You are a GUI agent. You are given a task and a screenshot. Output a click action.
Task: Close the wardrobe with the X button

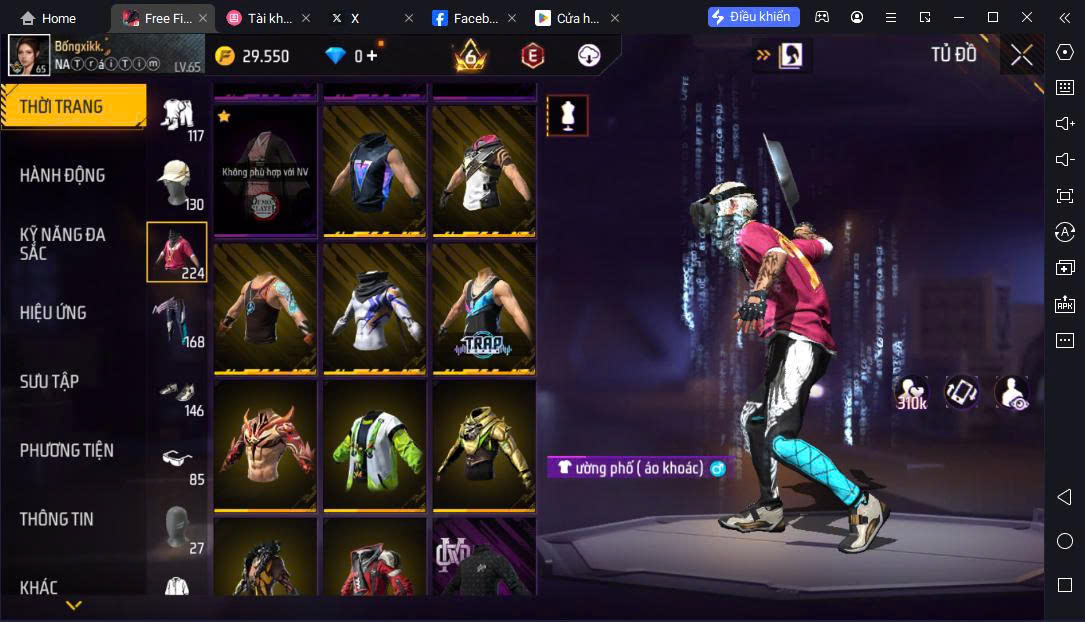pos(1021,55)
